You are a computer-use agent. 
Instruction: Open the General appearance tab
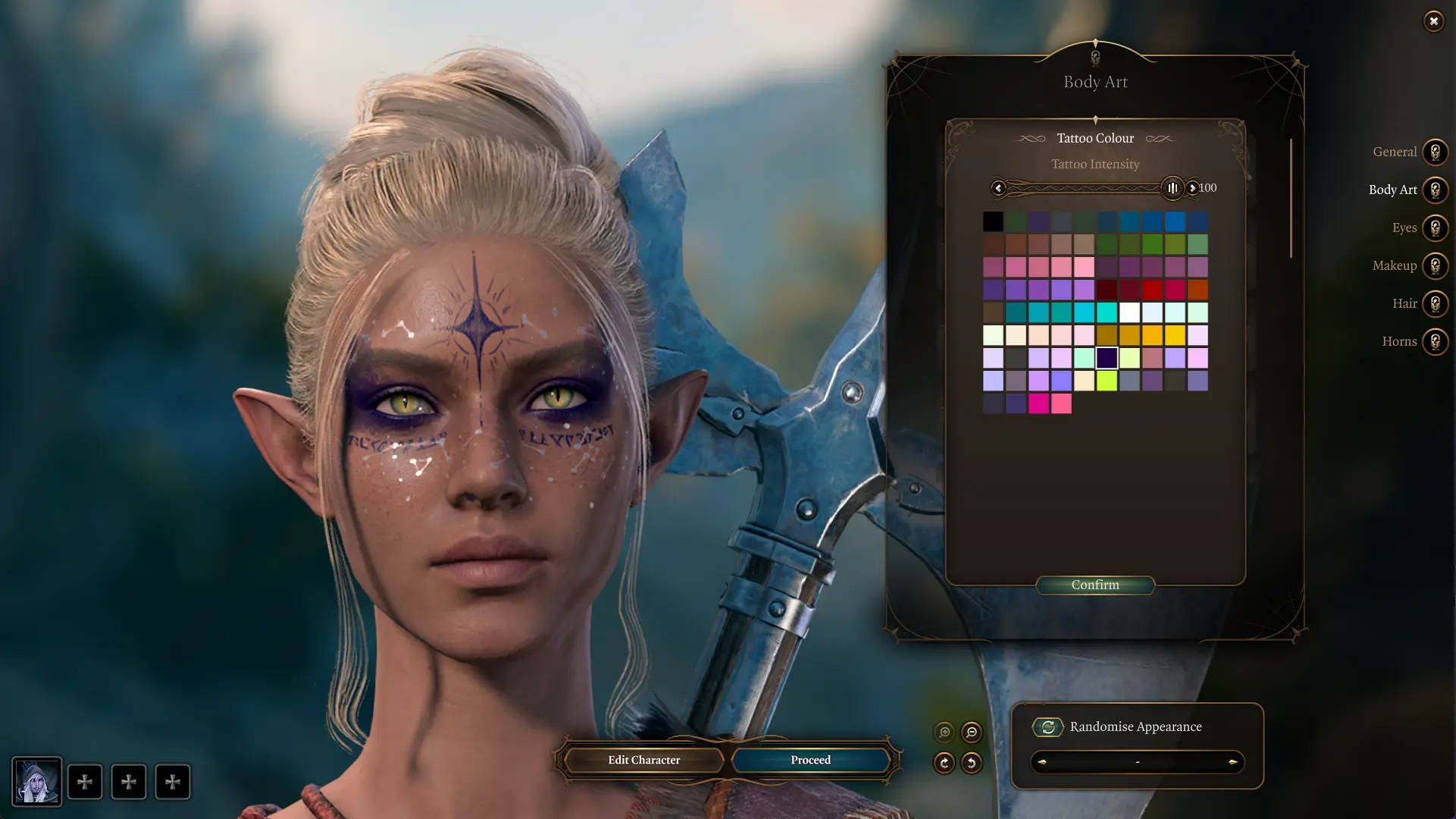coord(1435,152)
